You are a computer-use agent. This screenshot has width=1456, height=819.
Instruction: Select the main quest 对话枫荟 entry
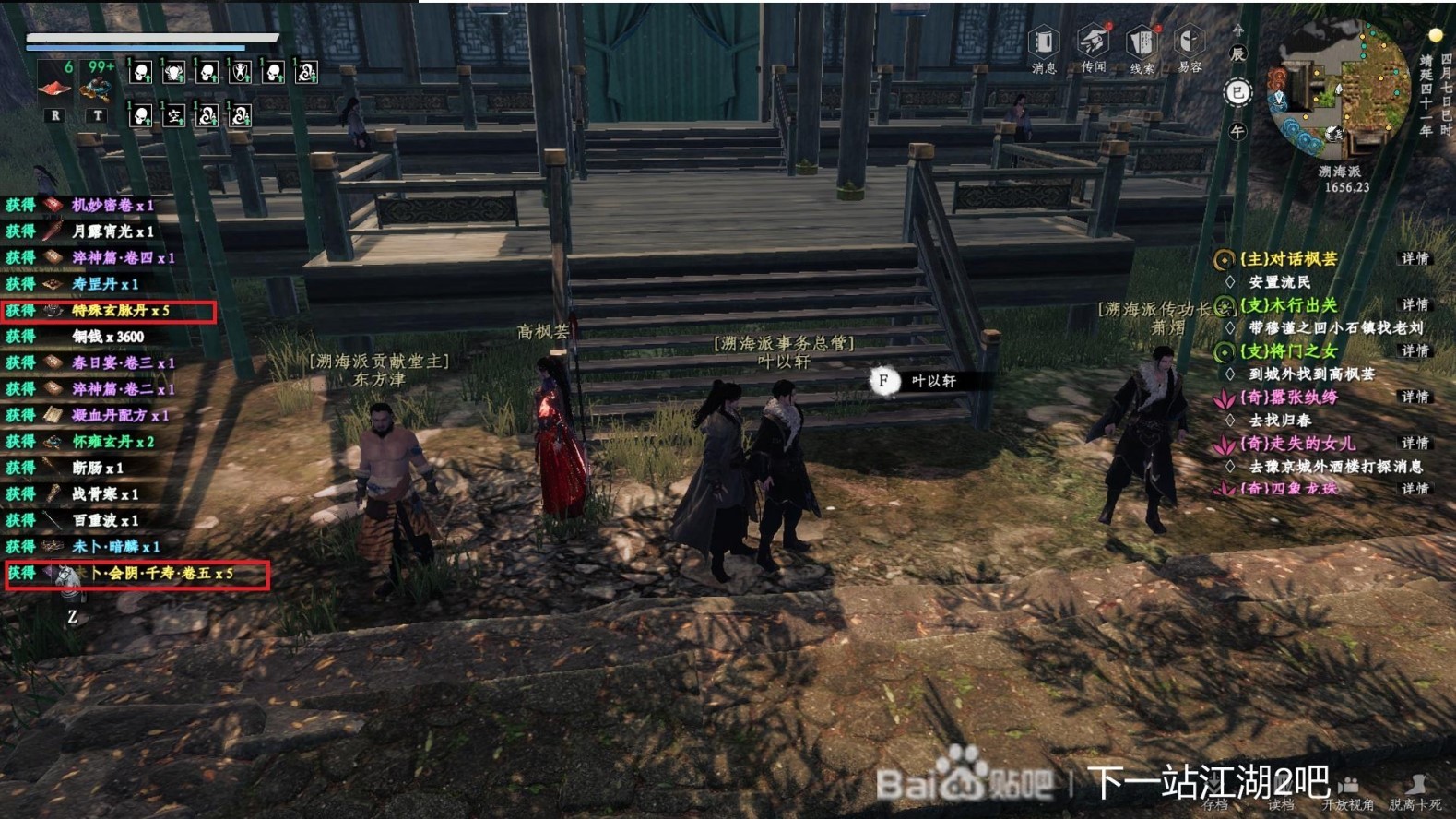1288,259
